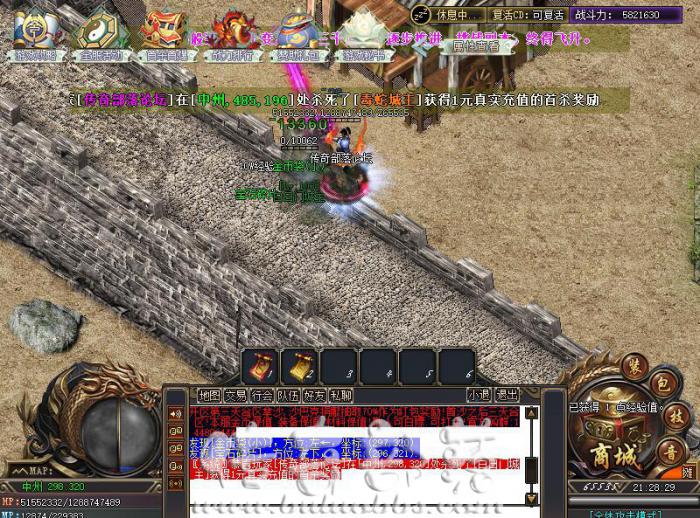This screenshot has width=700, height=518.
Task: Select the 私聊 private chat button
Action: coord(341,395)
